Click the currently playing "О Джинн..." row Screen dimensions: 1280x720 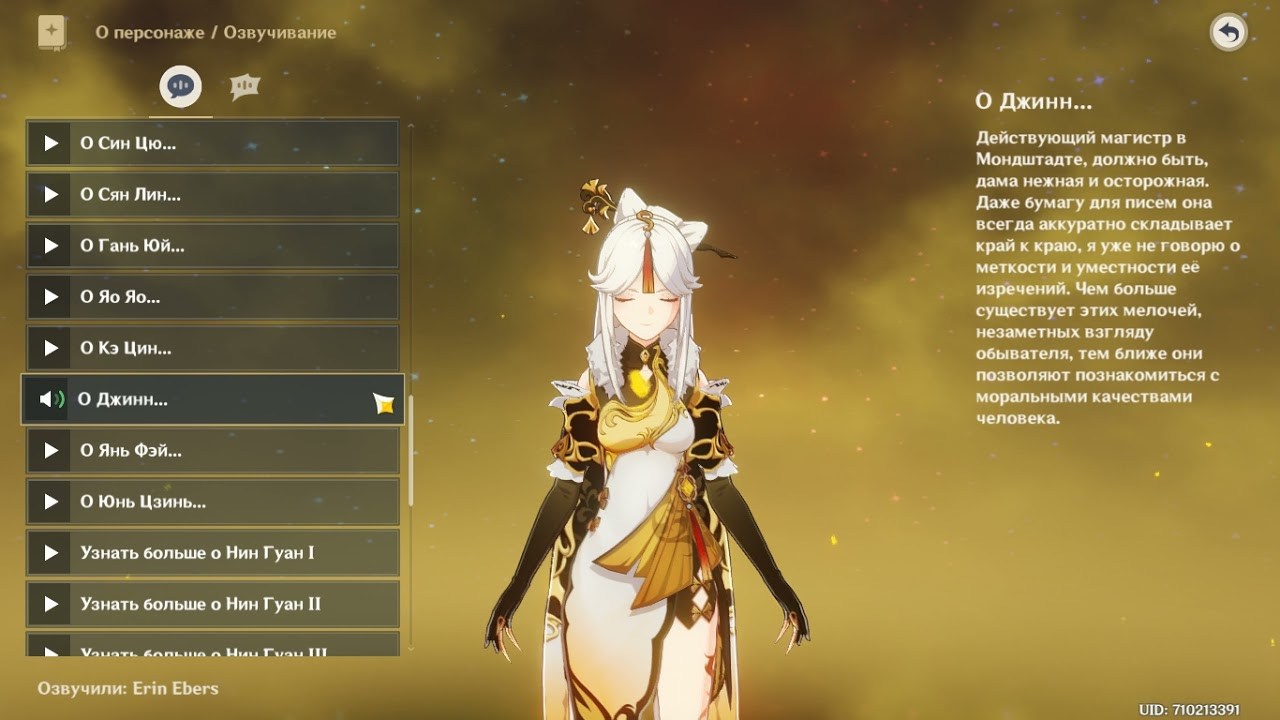click(x=212, y=400)
